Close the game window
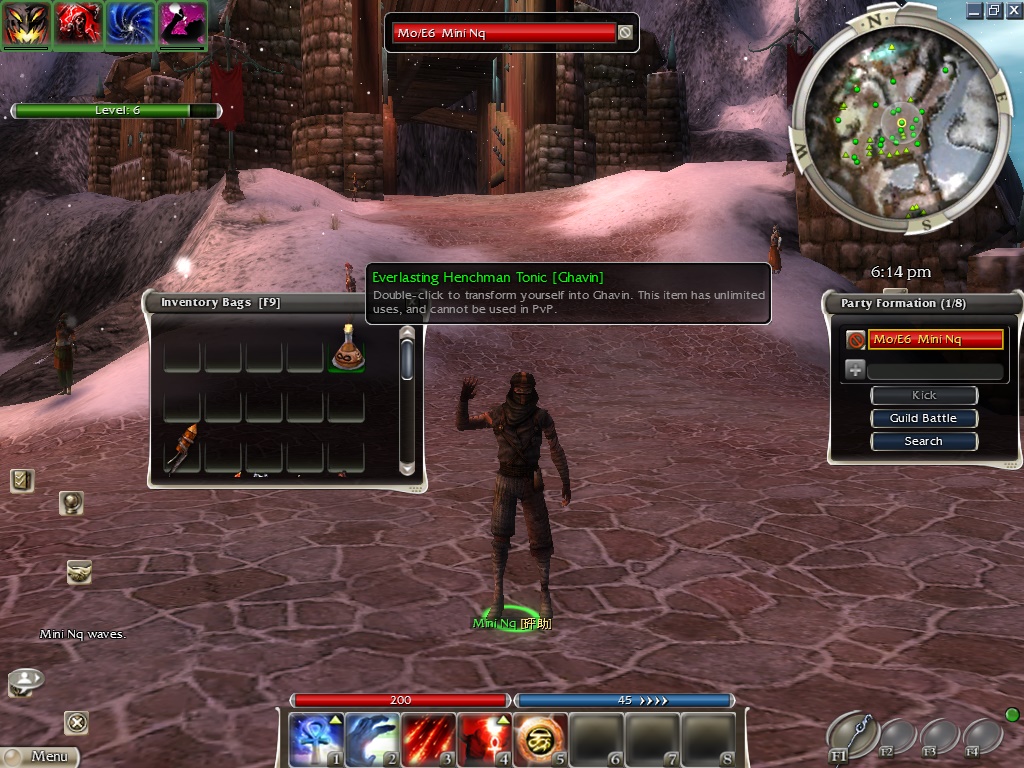Screen dimensions: 1024x768 tap(1012, 10)
